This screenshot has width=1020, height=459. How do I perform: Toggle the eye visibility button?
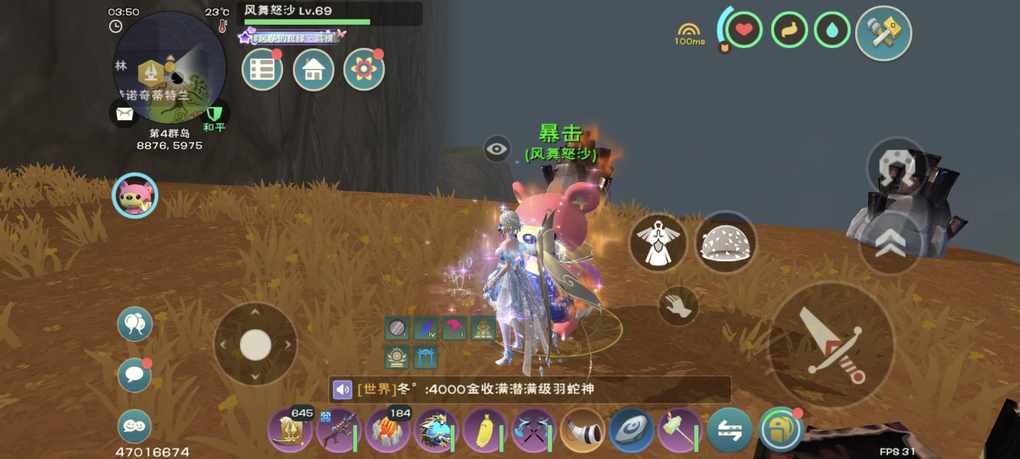(x=497, y=149)
